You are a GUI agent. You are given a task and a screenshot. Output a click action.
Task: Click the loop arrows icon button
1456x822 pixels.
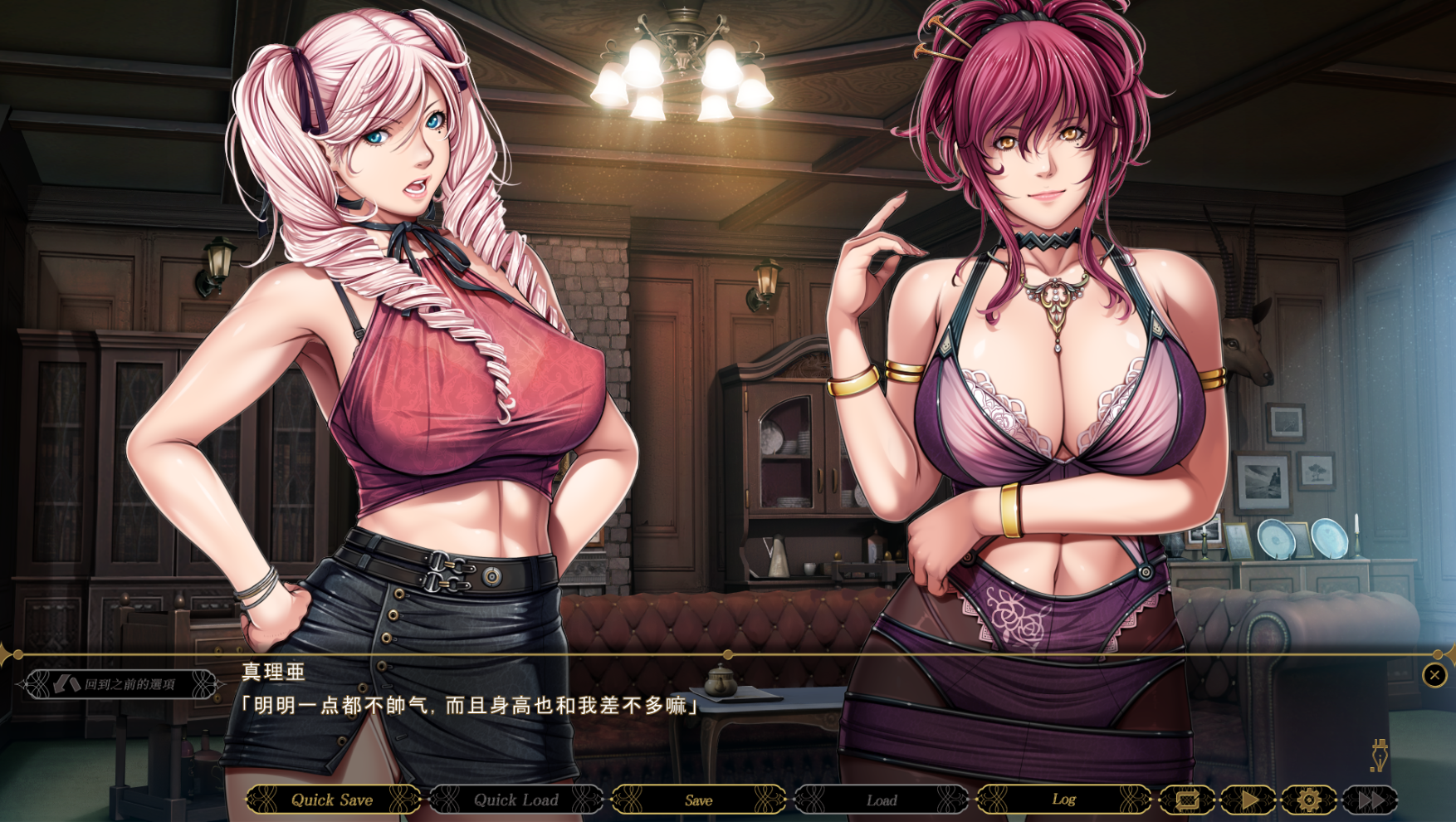pyautogui.click(x=1187, y=800)
